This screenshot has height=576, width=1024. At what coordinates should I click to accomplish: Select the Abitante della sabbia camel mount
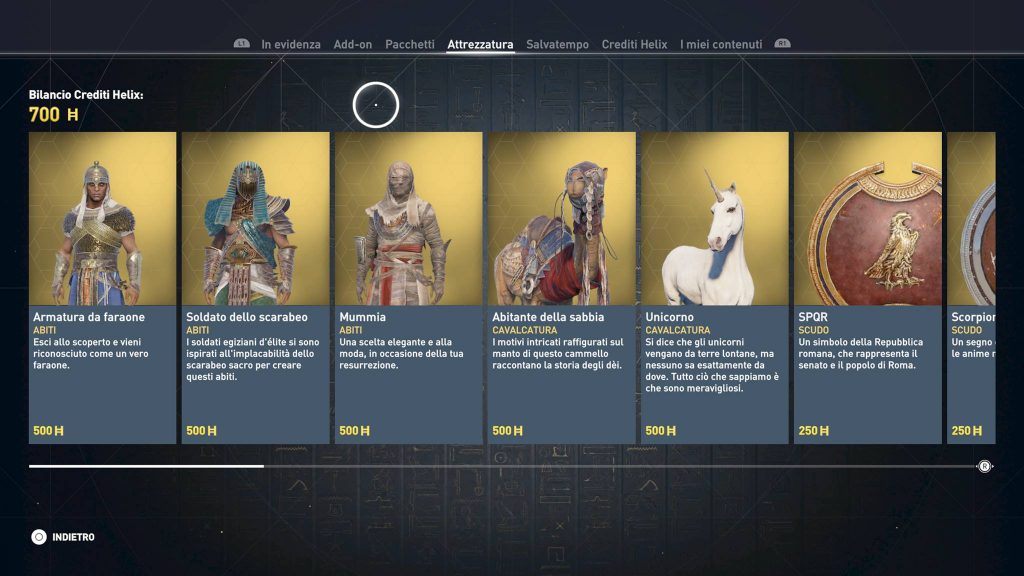coord(561,288)
